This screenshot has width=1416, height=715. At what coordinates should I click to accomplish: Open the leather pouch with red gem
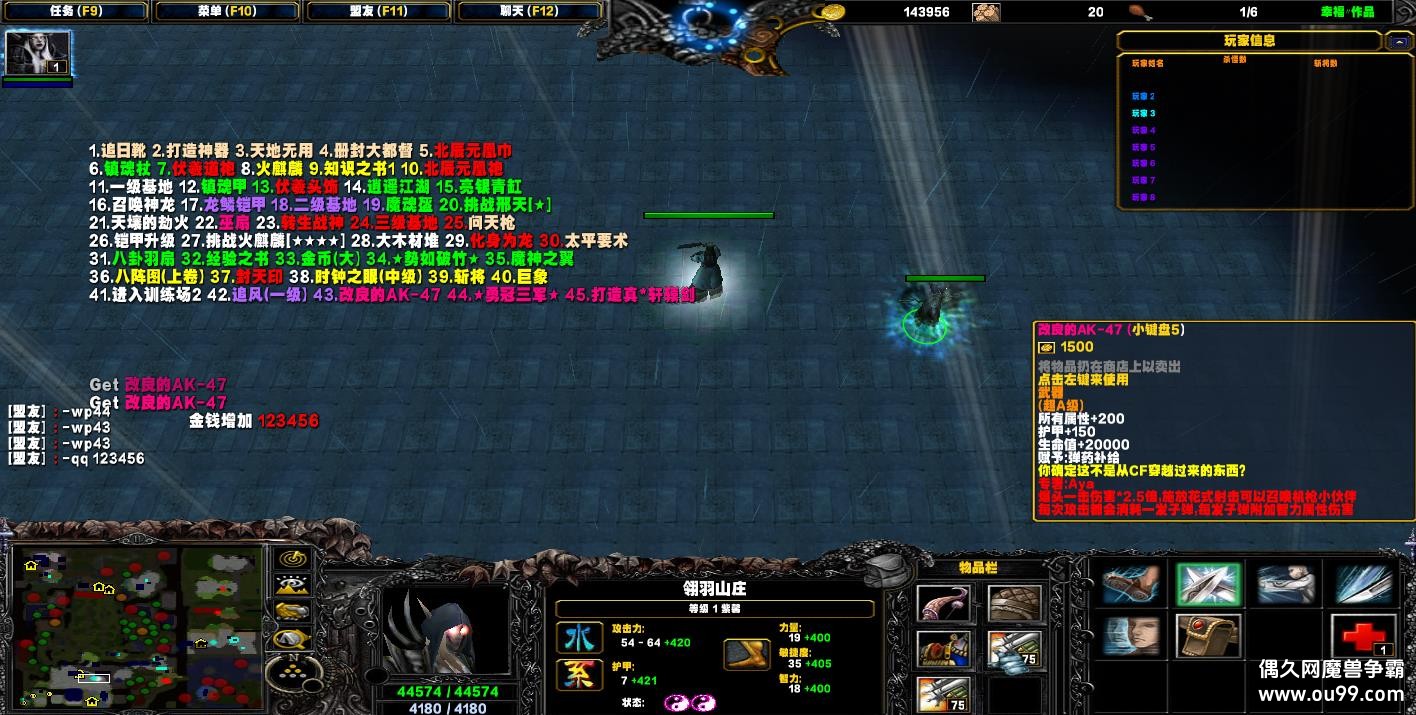pyautogui.click(x=1208, y=637)
